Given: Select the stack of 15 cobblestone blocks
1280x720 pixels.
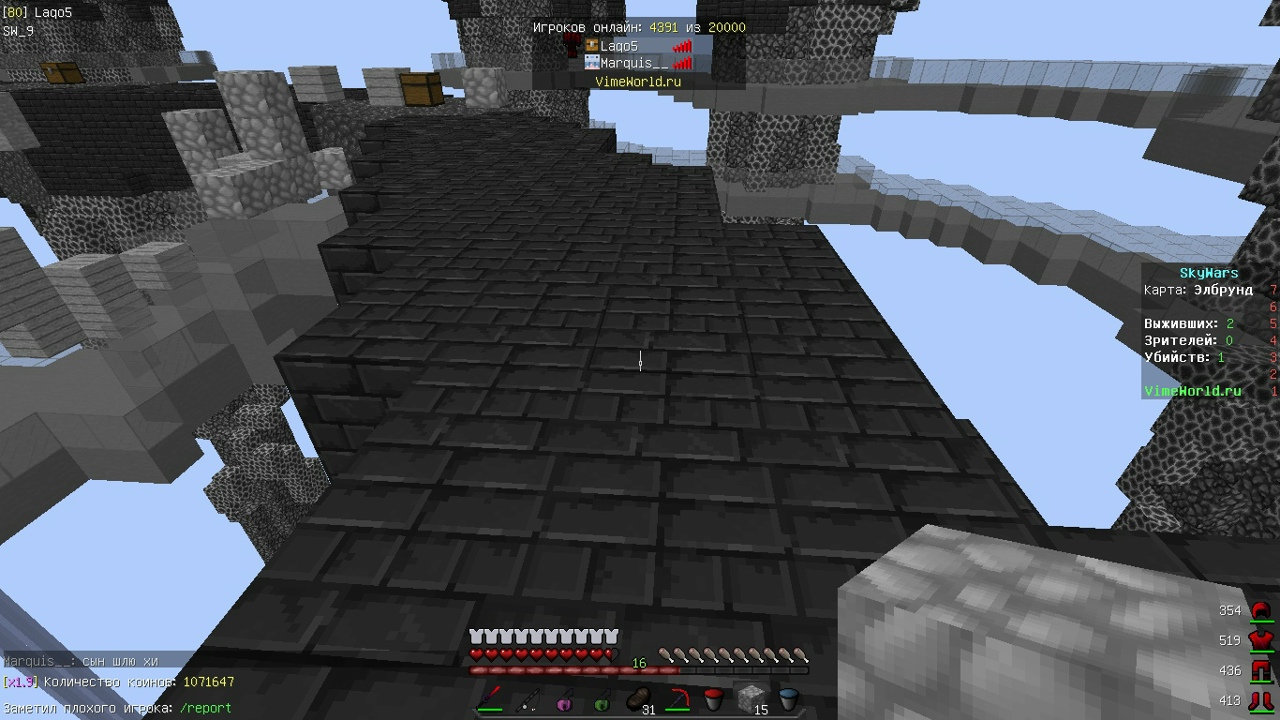Looking at the screenshot, I should coord(750,698).
